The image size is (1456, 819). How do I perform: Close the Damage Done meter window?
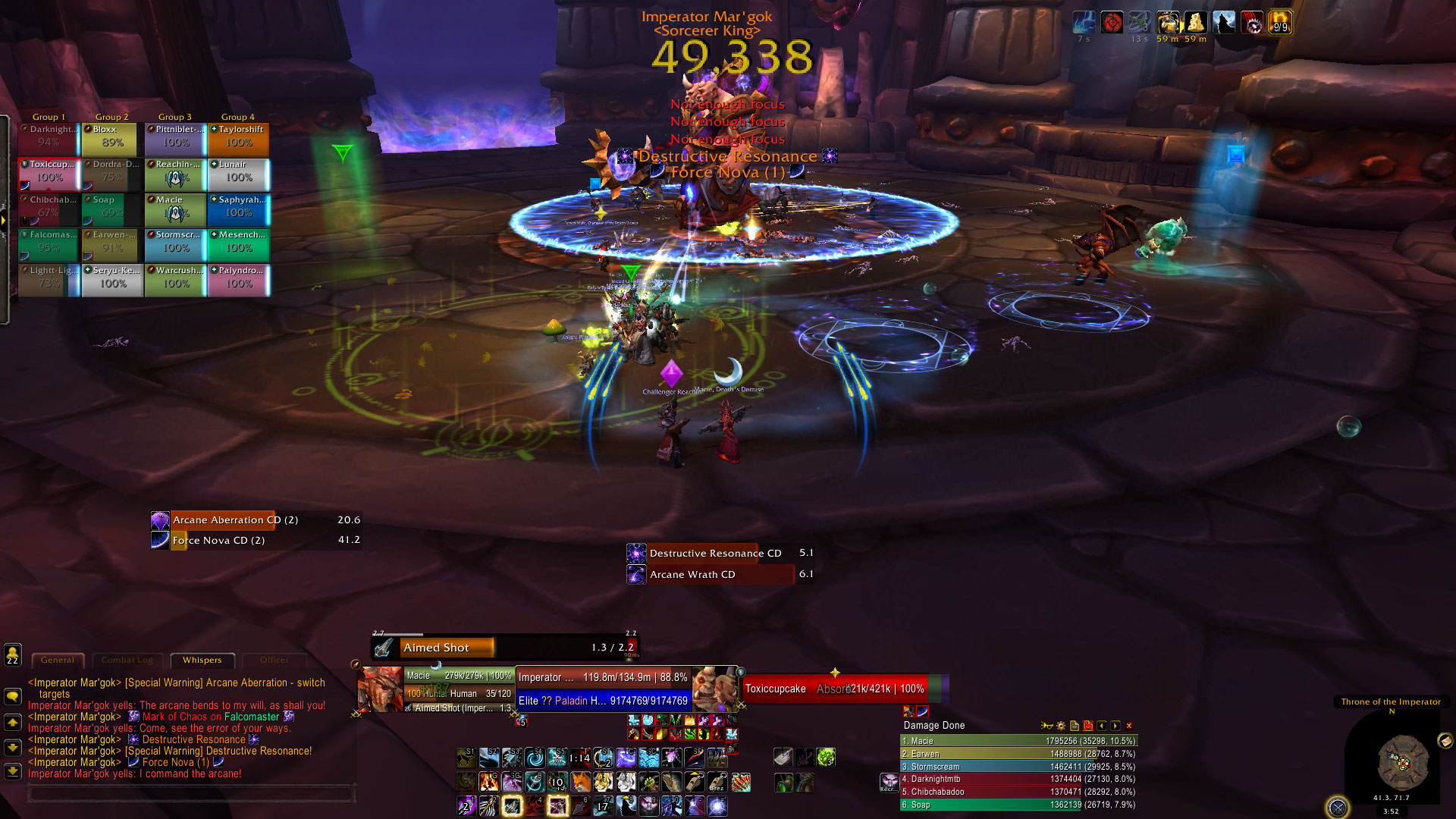pyautogui.click(x=1129, y=726)
